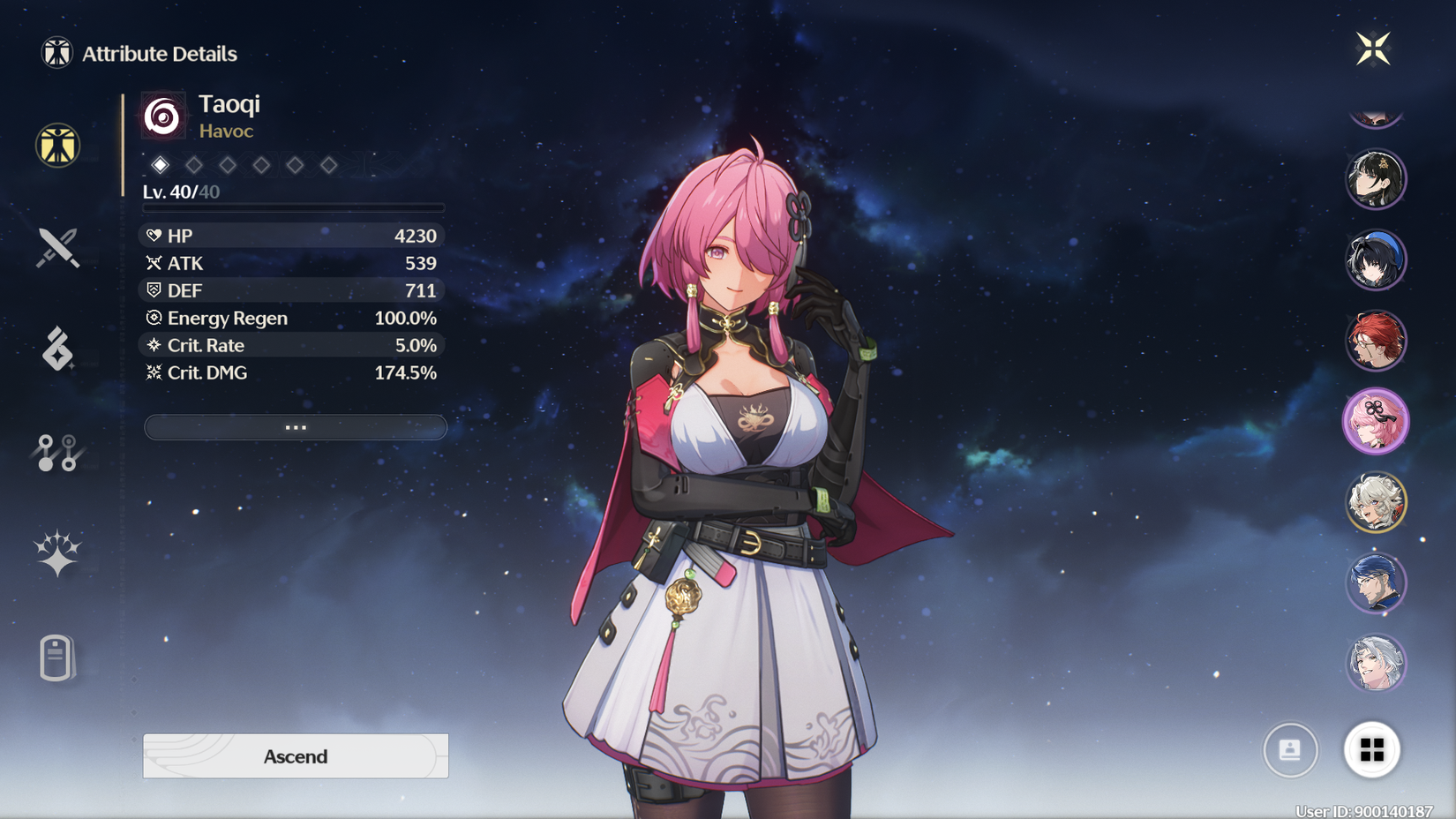Open the four-square grid view button
The image size is (1456, 819).
click(1372, 750)
